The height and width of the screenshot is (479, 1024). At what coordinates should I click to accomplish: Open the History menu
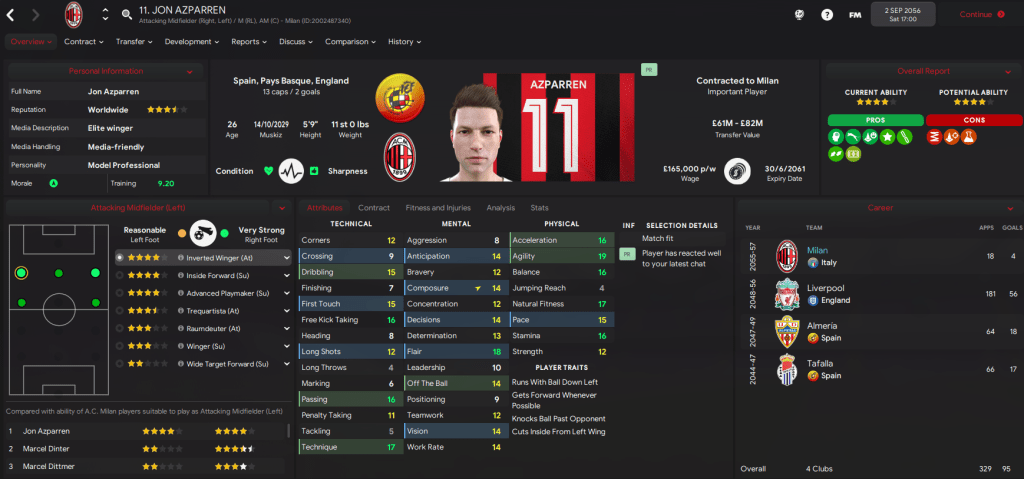click(404, 42)
